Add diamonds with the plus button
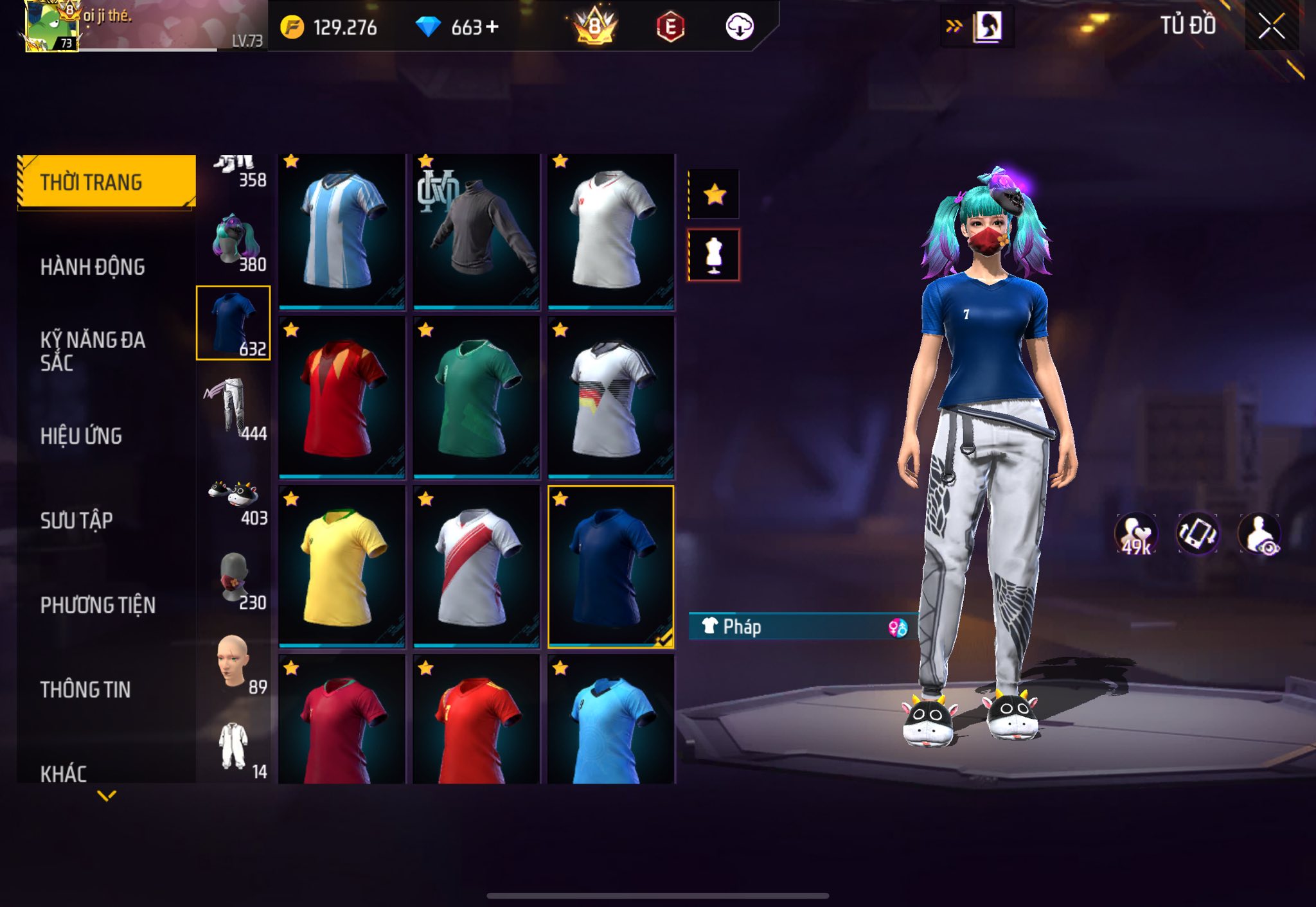 tap(492, 27)
